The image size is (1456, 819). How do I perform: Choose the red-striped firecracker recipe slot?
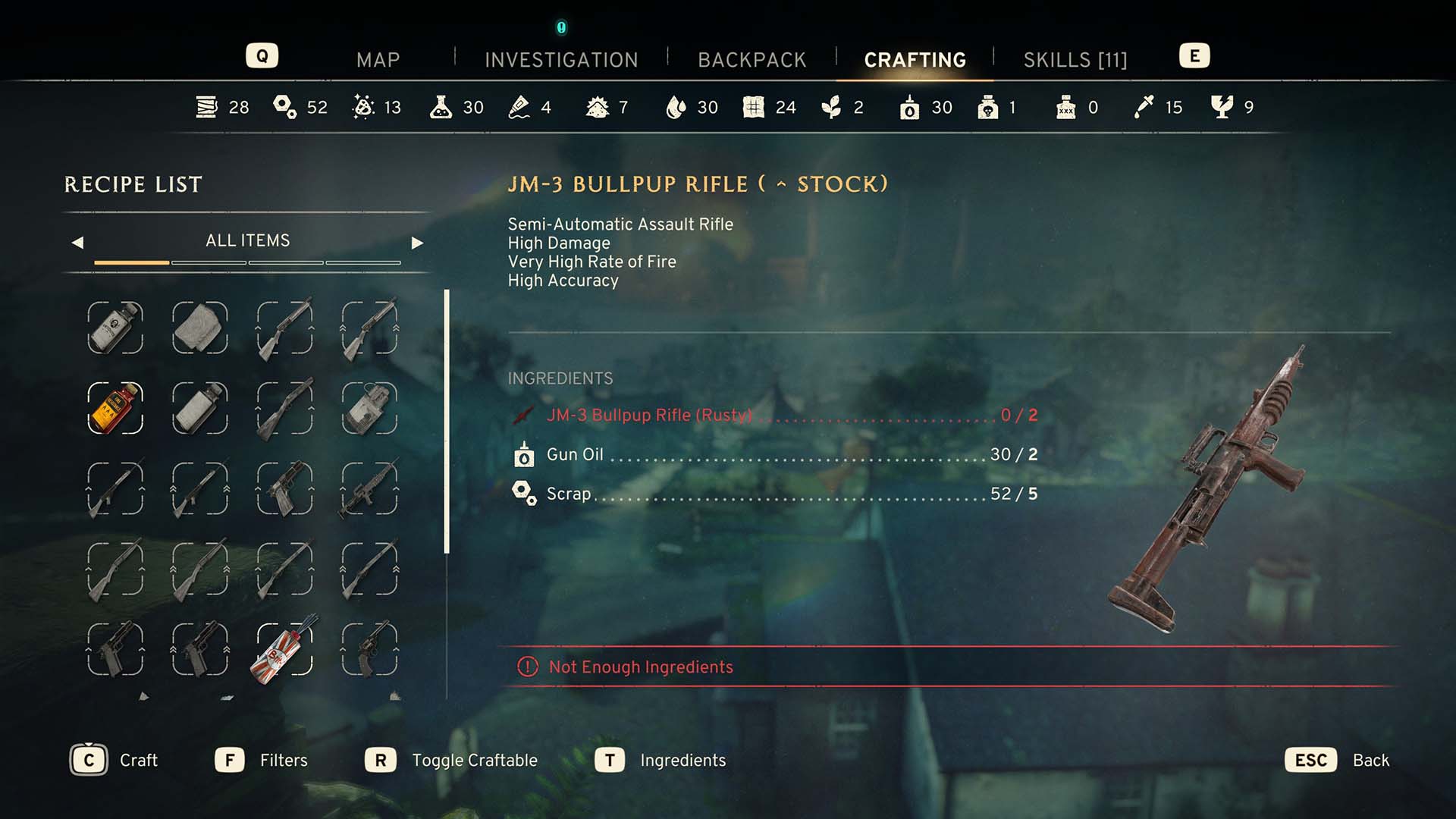point(284,650)
